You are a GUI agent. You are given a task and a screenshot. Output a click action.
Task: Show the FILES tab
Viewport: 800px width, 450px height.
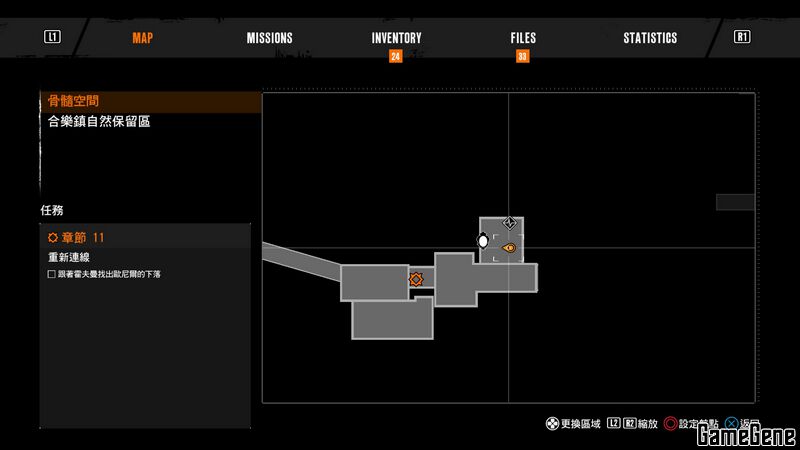tap(523, 38)
